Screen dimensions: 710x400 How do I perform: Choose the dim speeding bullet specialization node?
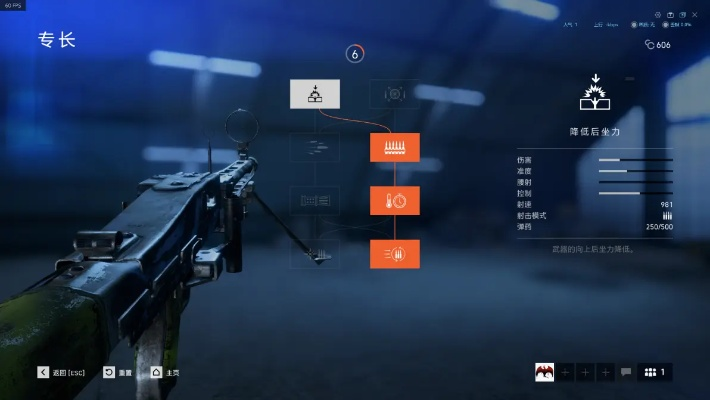[315, 148]
